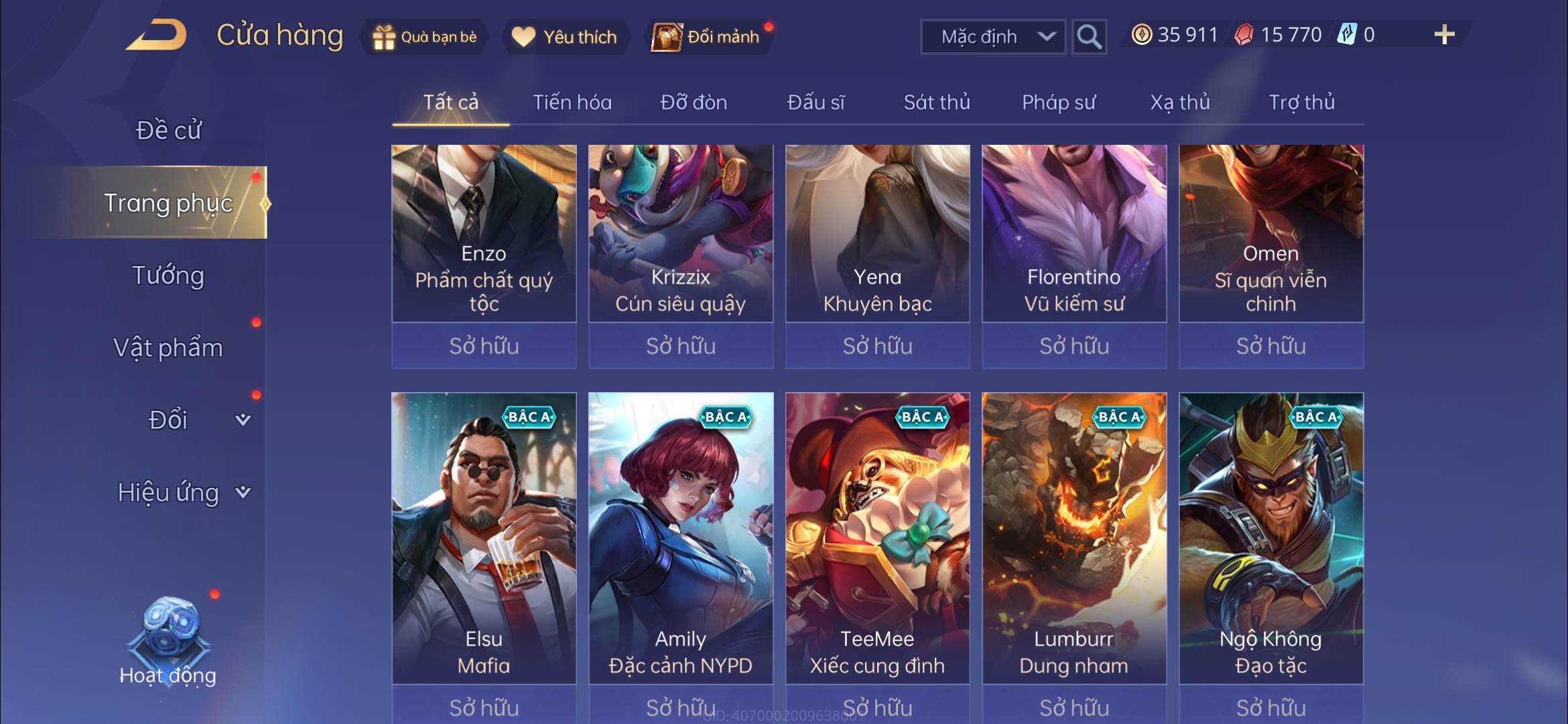Switch to the Đỡ đòn tab

[694, 103]
